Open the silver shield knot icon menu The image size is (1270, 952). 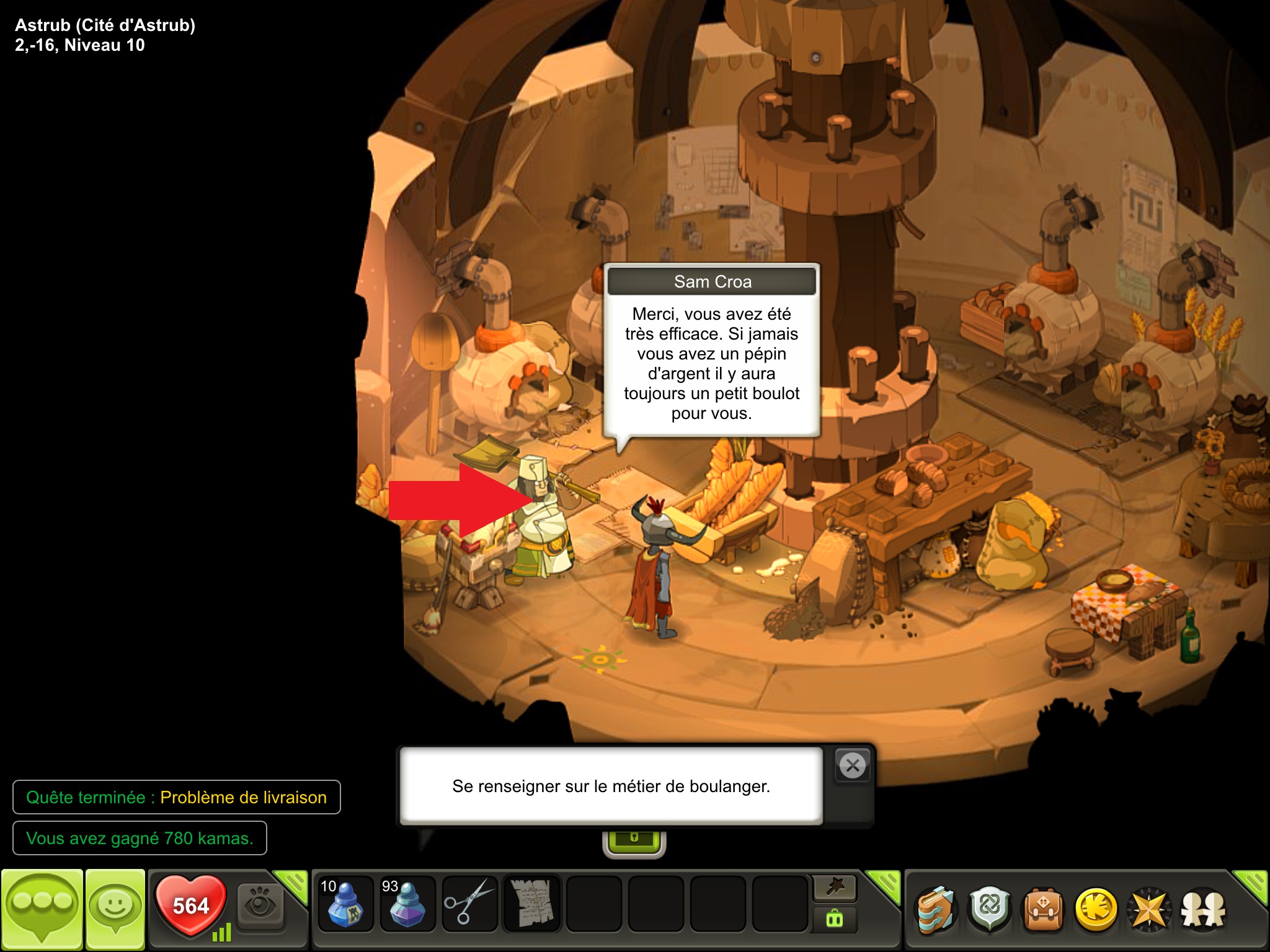(990, 910)
